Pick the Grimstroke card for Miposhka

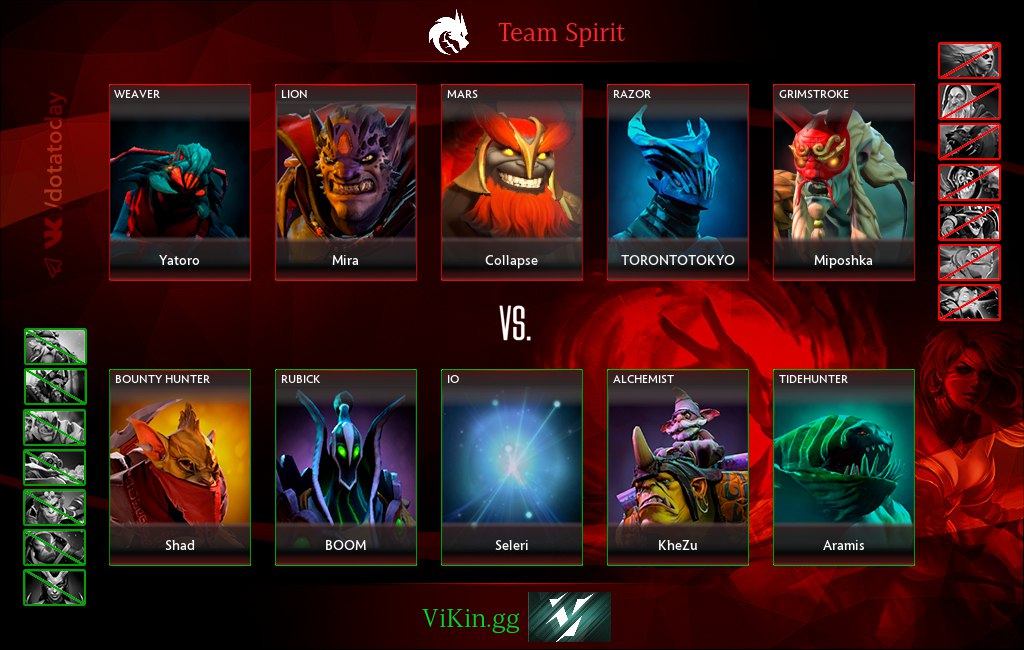[844, 182]
